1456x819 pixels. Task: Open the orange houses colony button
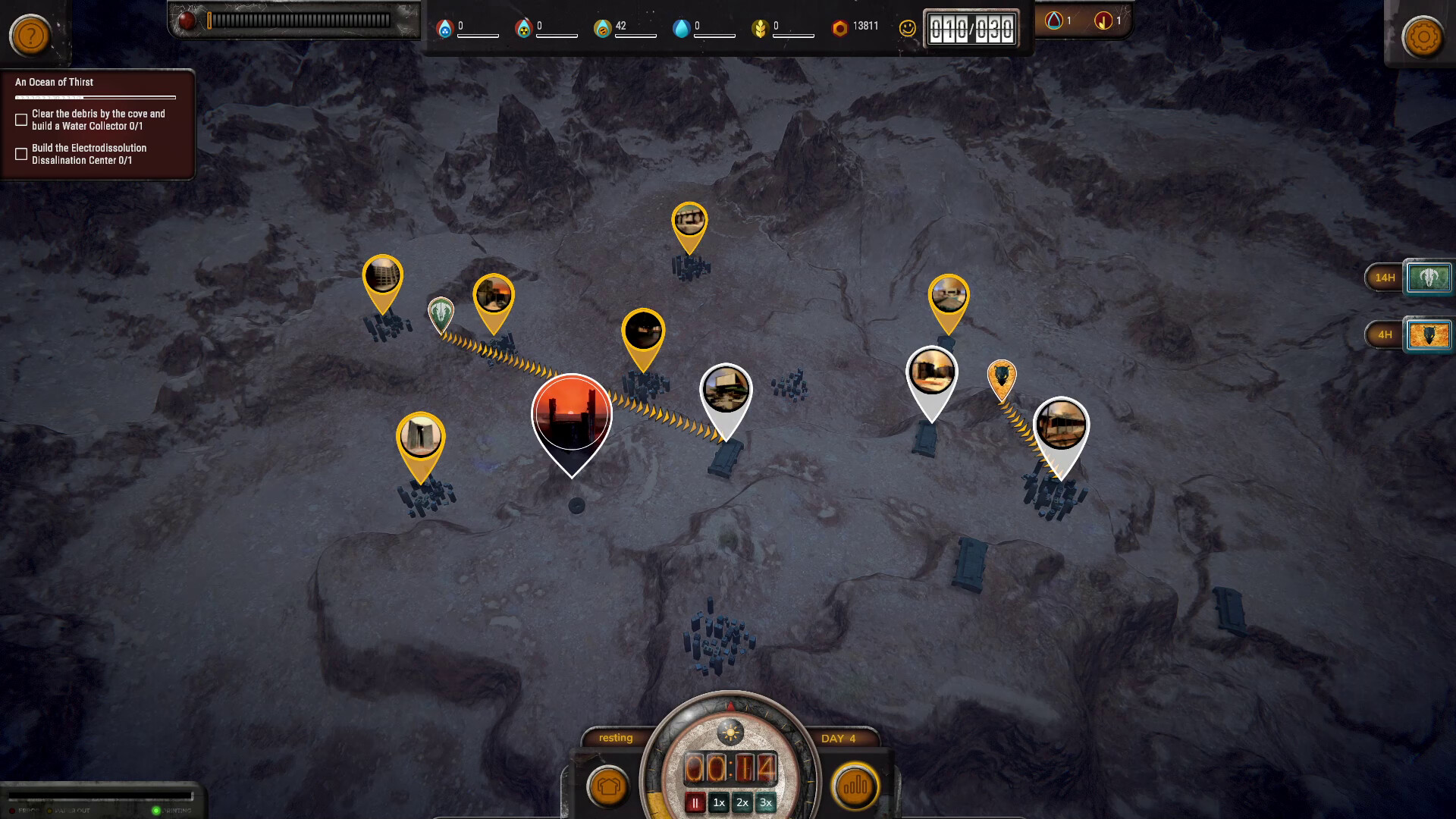(608, 786)
